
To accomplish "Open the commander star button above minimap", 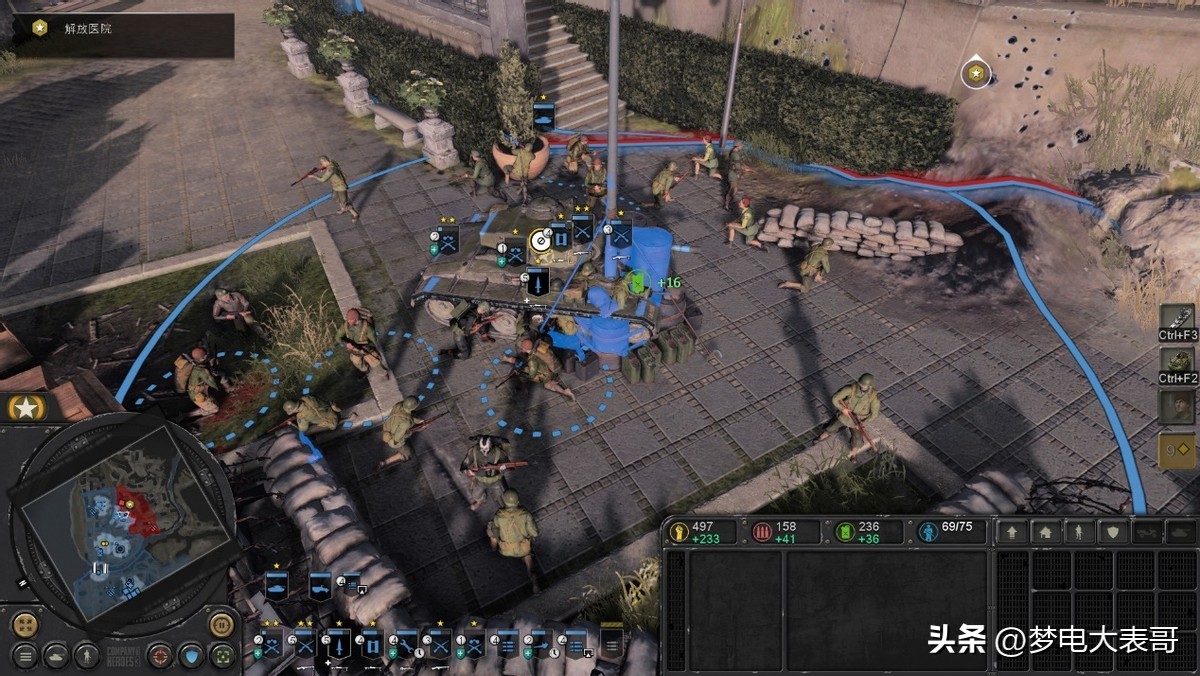I will [x=26, y=407].
